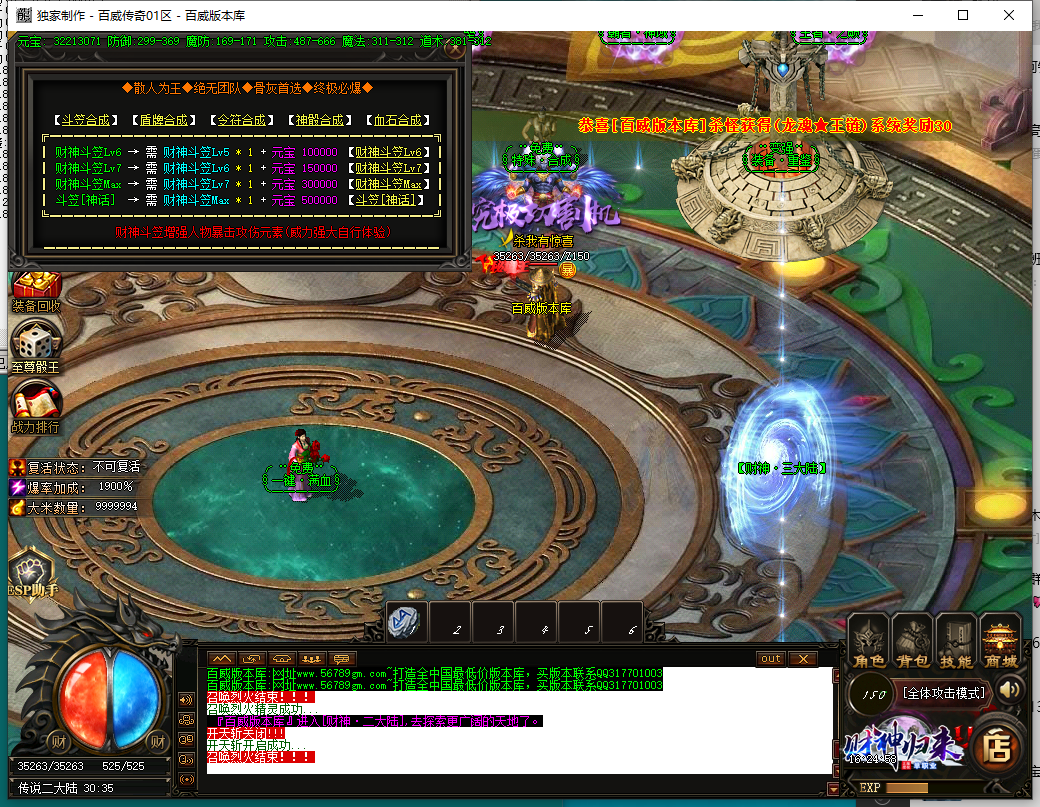Open the ESP助手 assistant
The height and width of the screenshot is (807, 1040).
coord(32,575)
